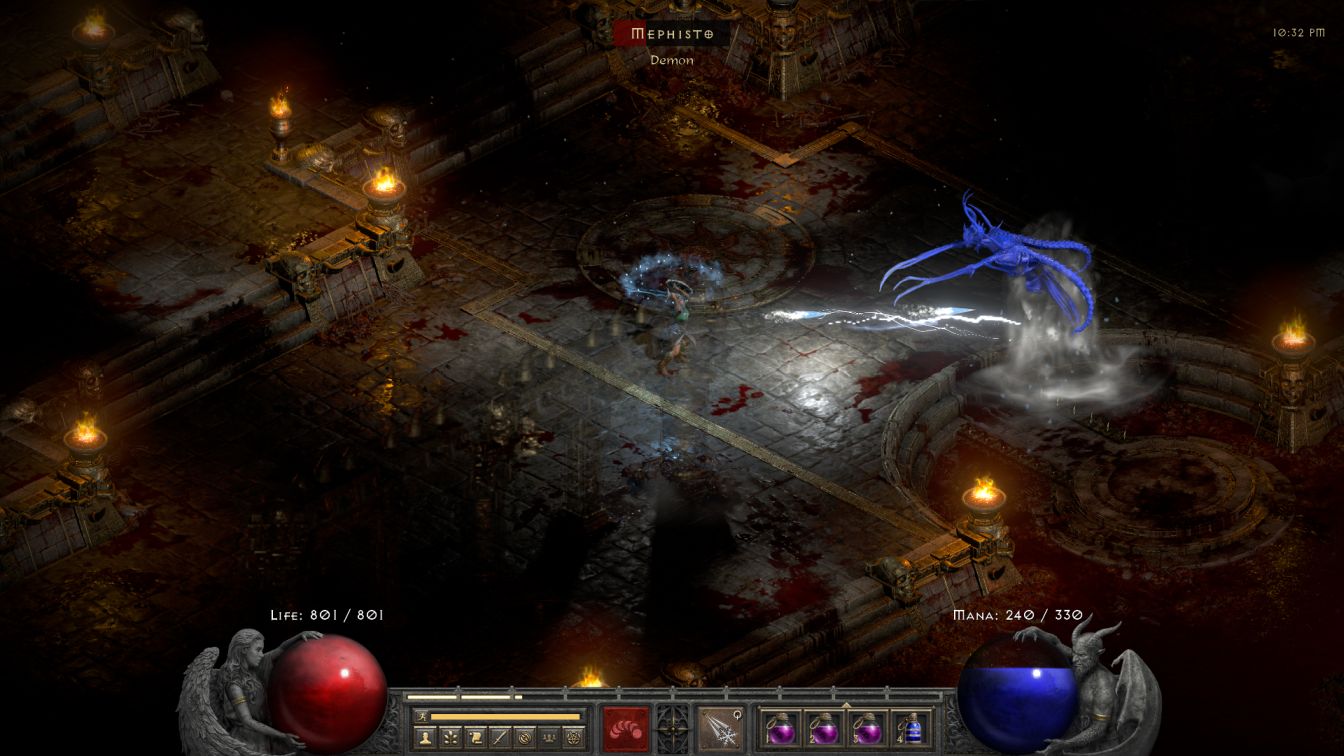1344x756 pixels.
Task: Open the quest log scroll icon
Action: pos(475,738)
